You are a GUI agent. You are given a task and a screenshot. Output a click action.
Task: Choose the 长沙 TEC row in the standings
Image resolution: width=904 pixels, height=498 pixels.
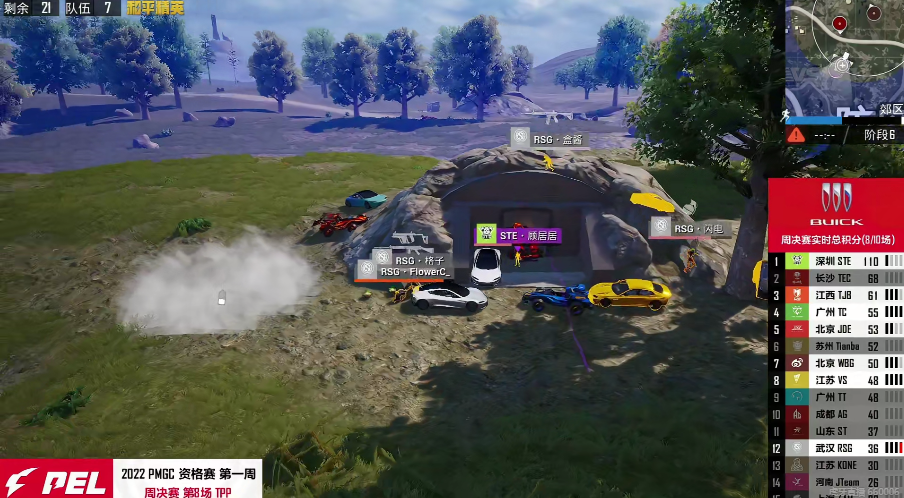[x=836, y=278]
